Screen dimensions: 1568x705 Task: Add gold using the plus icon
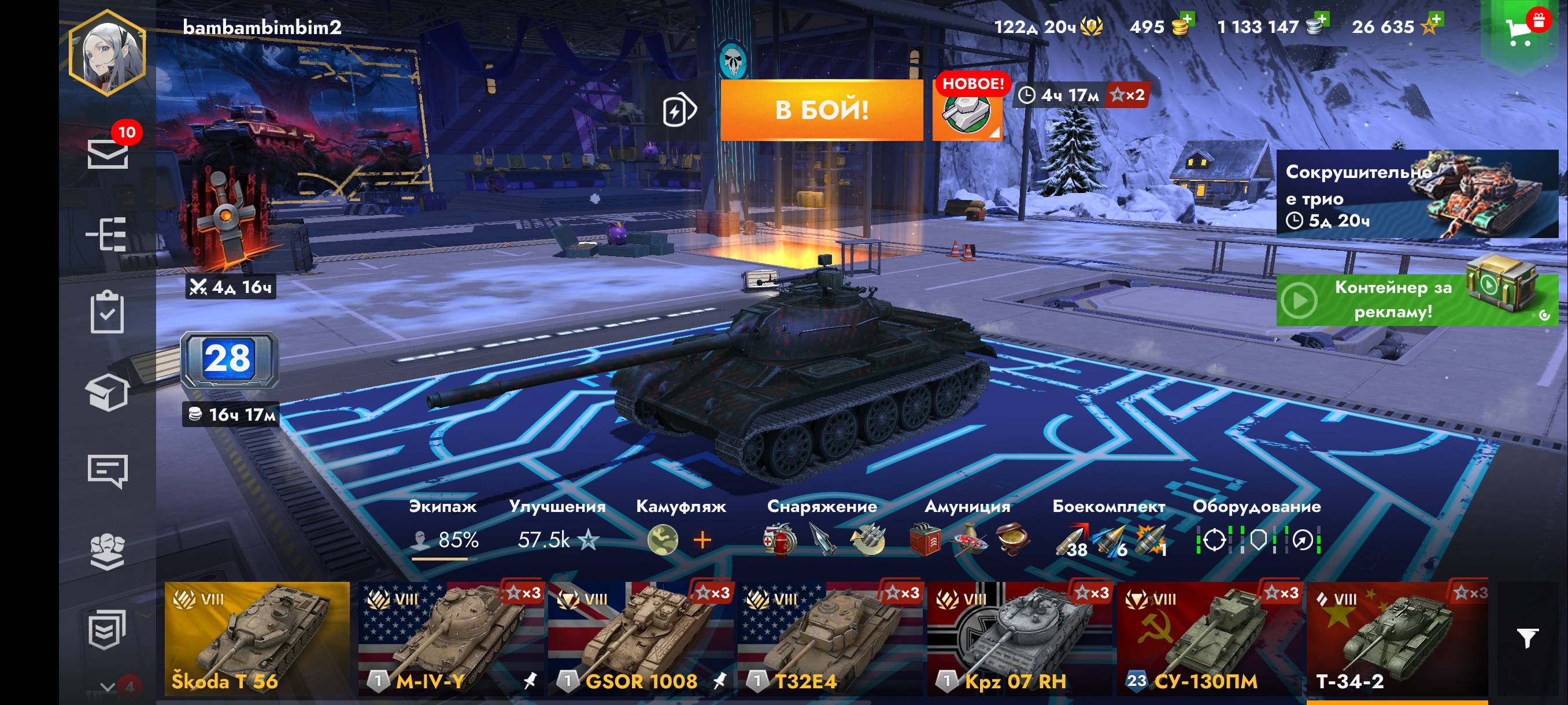coord(1186,20)
